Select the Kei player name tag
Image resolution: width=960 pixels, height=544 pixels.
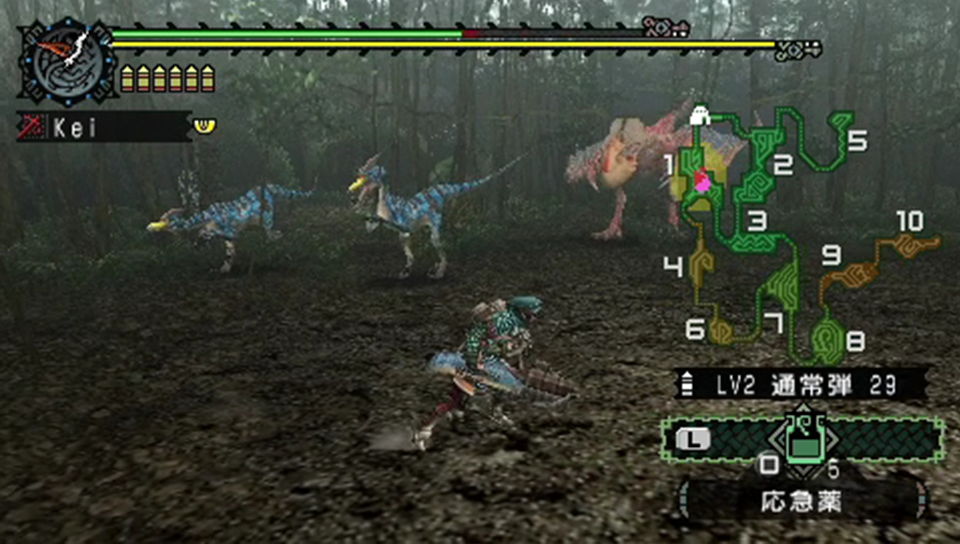point(103,127)
